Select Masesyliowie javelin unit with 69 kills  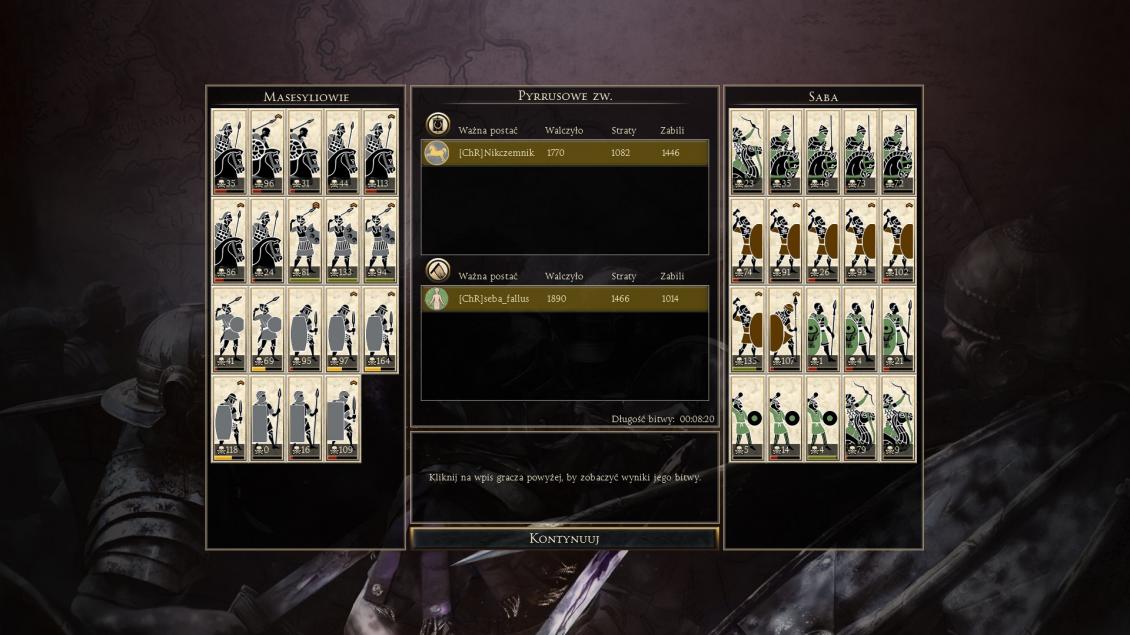point(267,330)
